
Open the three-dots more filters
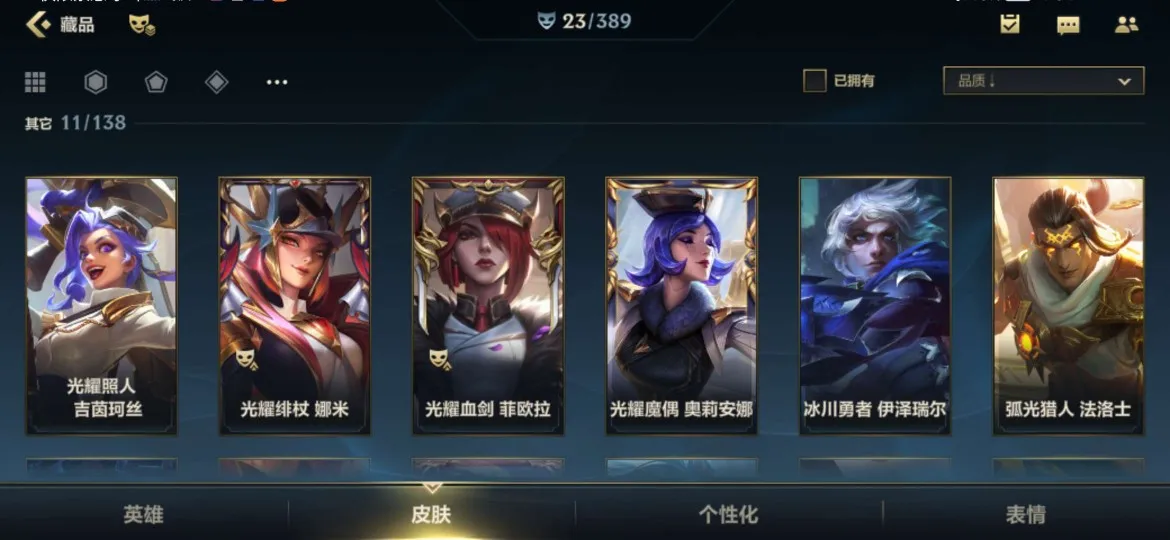pos(277,82)
